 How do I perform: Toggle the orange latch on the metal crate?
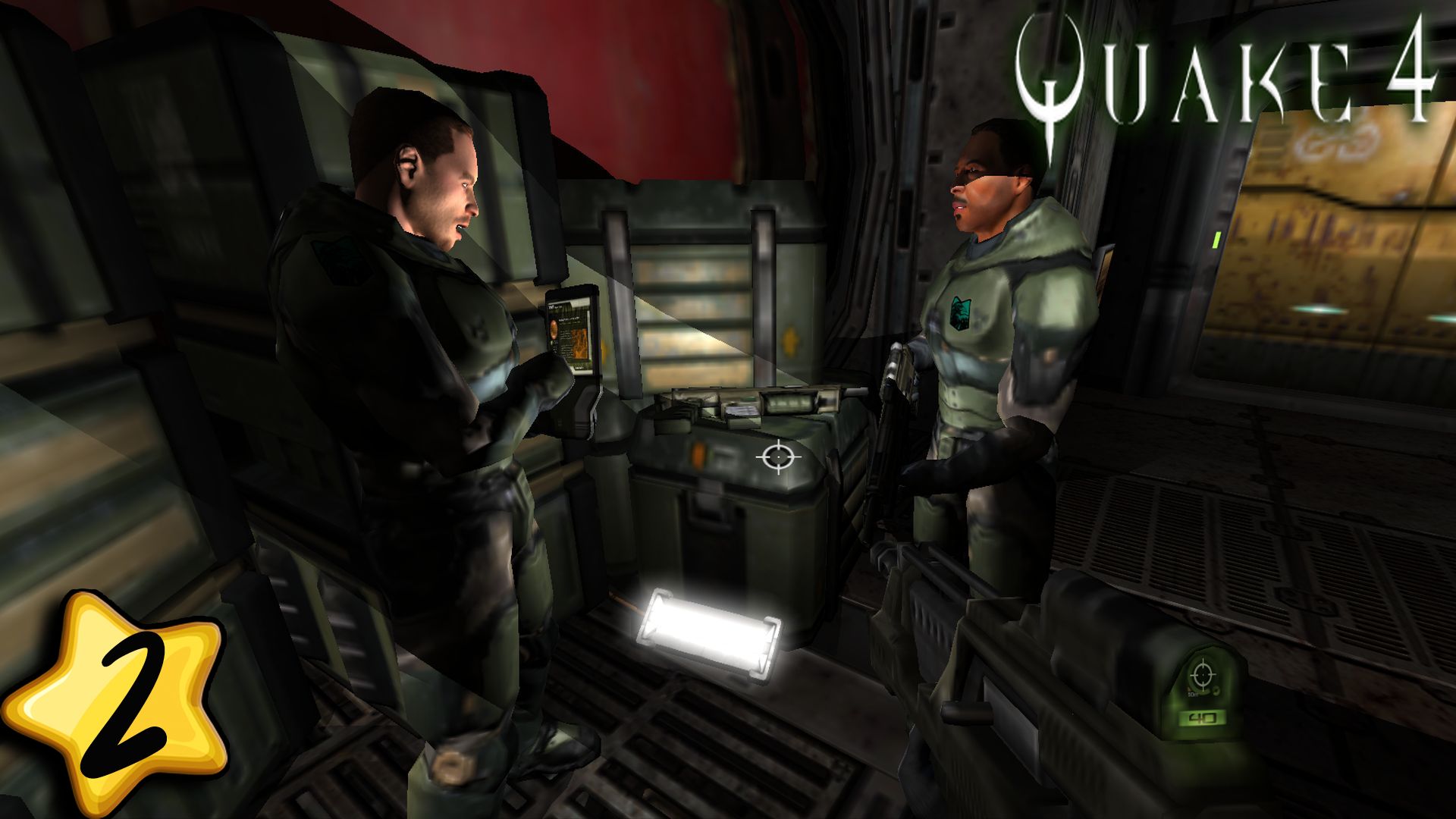700,457
